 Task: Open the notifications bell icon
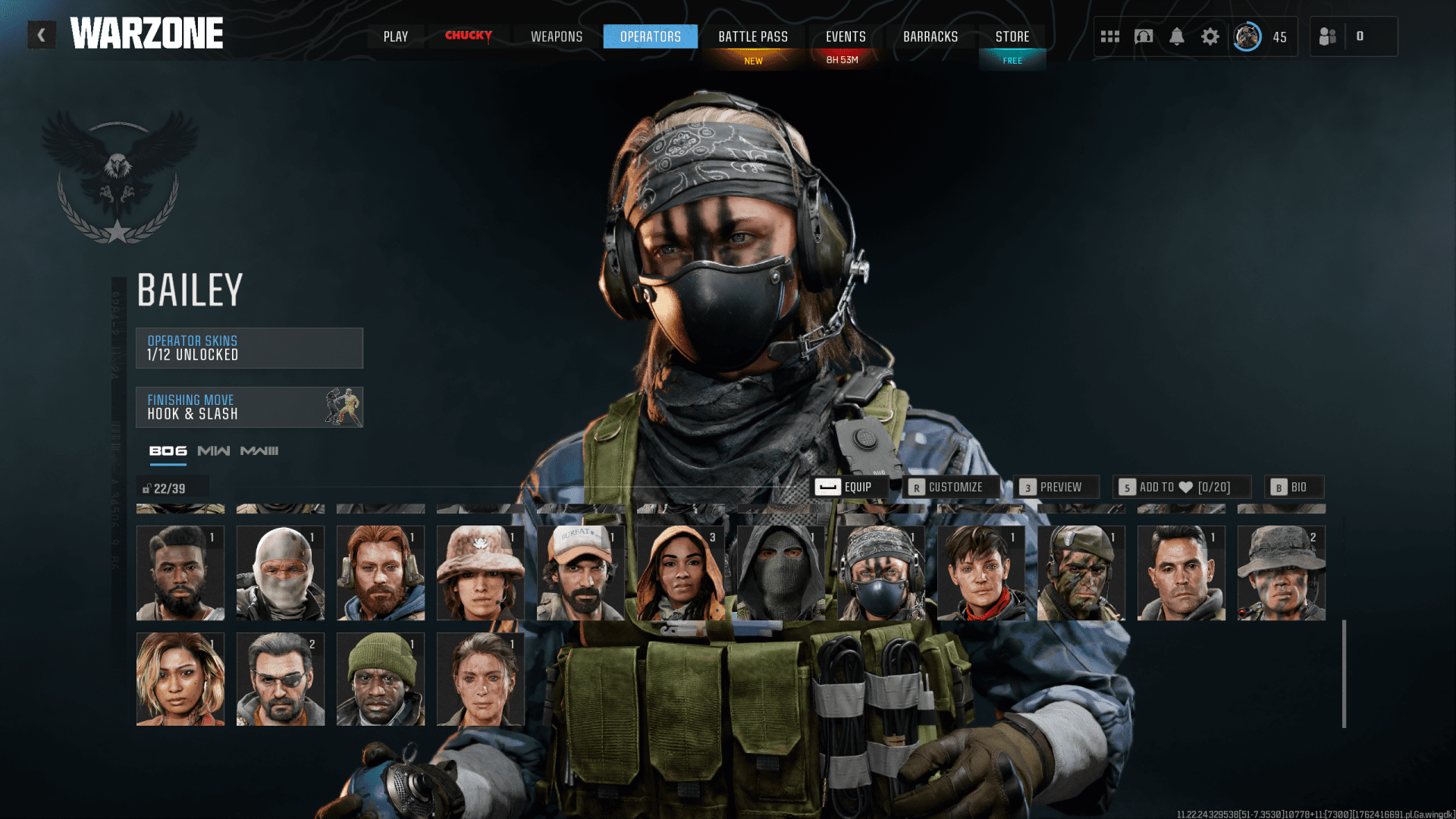point(1176,36)
